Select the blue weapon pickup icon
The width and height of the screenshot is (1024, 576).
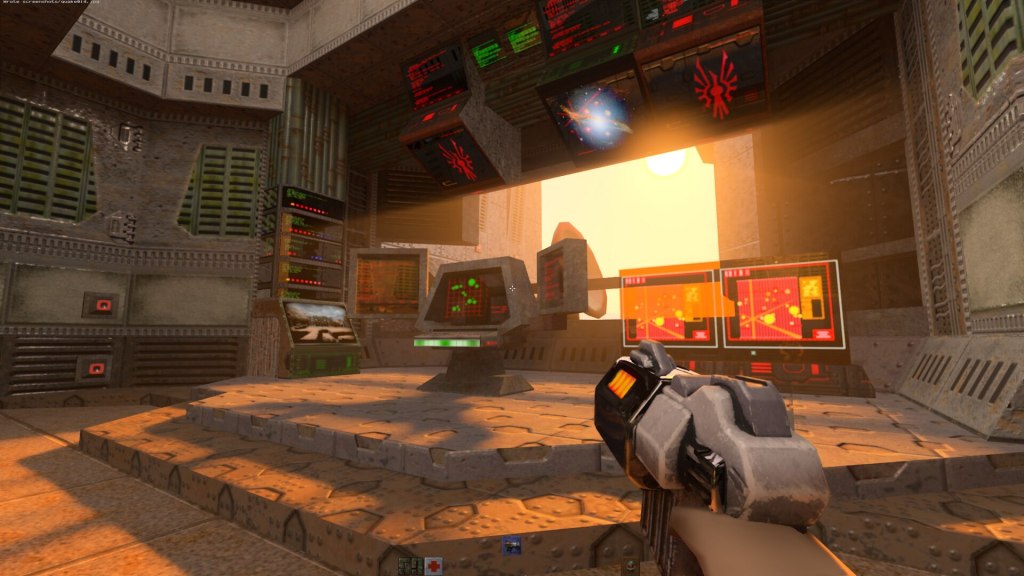(x=511, y=545)
